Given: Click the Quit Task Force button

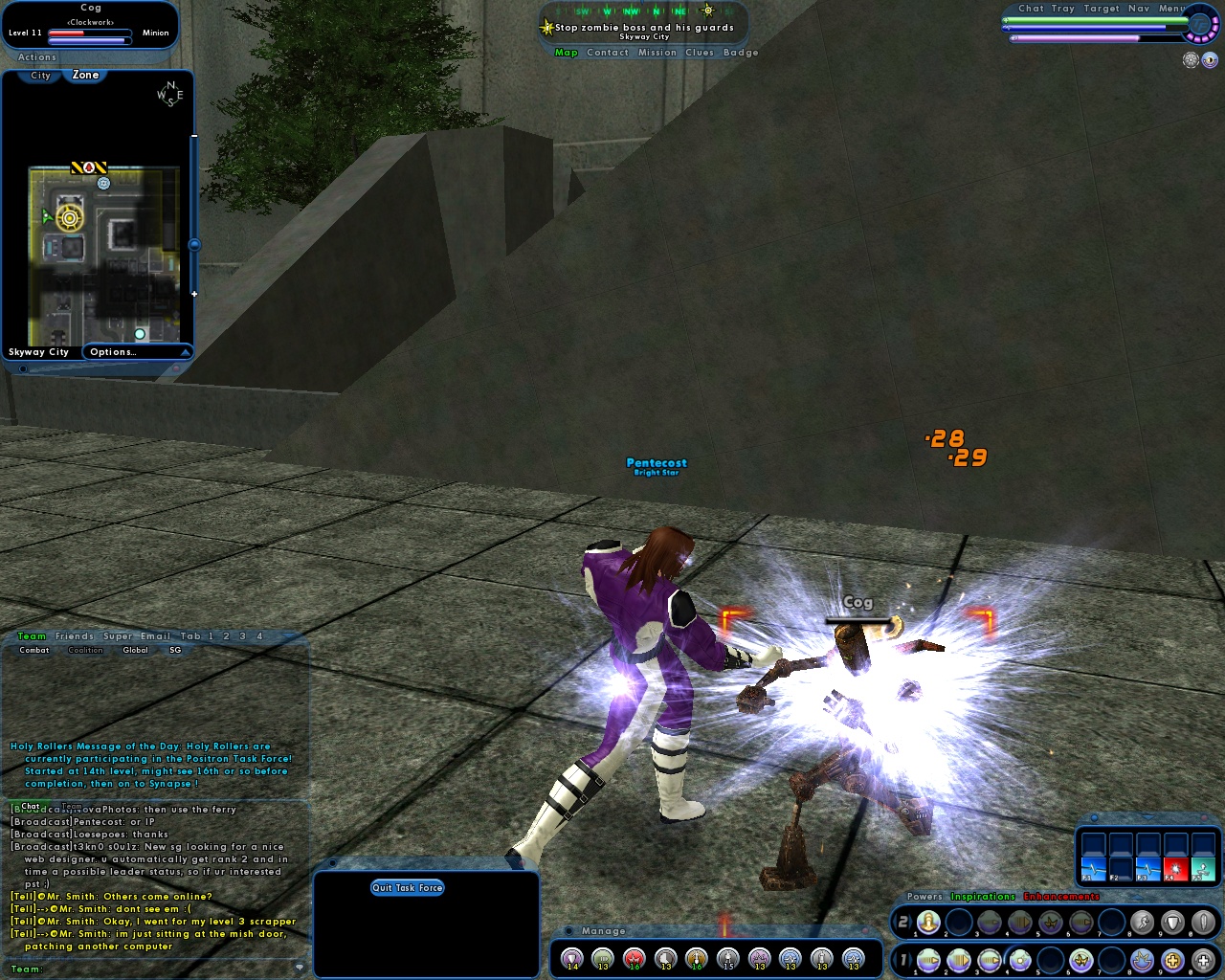Looking at the screenshot, I should tap(407, 887).
